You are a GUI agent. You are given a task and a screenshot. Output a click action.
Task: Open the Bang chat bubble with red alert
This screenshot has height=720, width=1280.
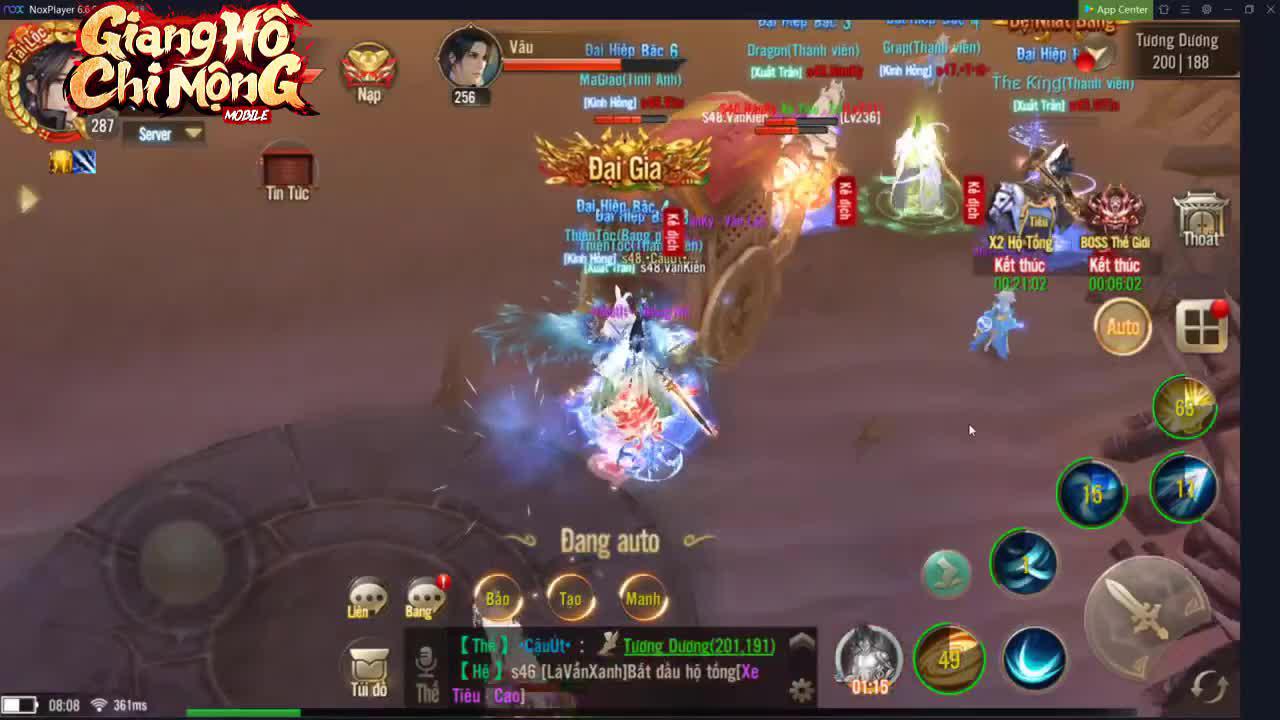(x=425, y=597)
